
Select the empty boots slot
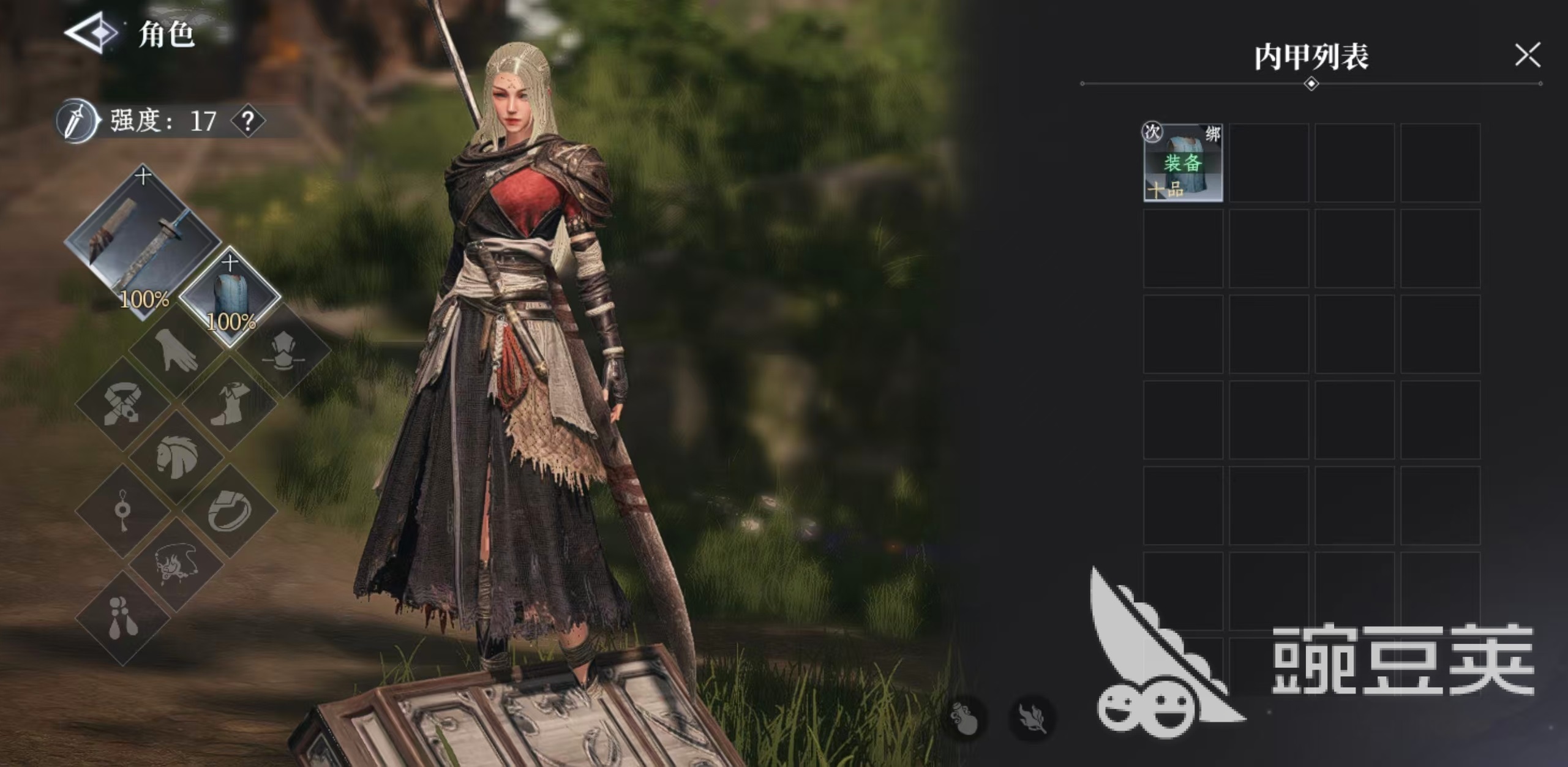click(230, 404)
